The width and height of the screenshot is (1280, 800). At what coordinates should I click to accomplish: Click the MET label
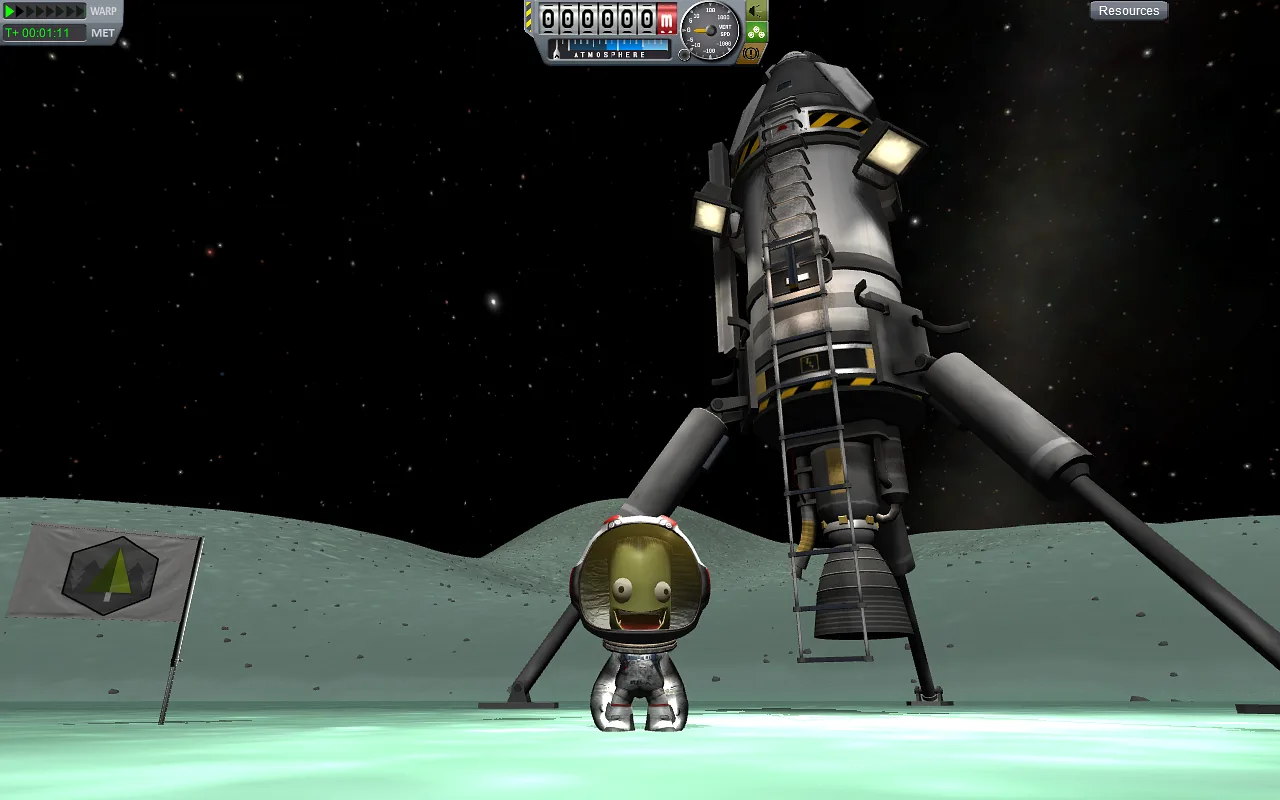(103, 32)
